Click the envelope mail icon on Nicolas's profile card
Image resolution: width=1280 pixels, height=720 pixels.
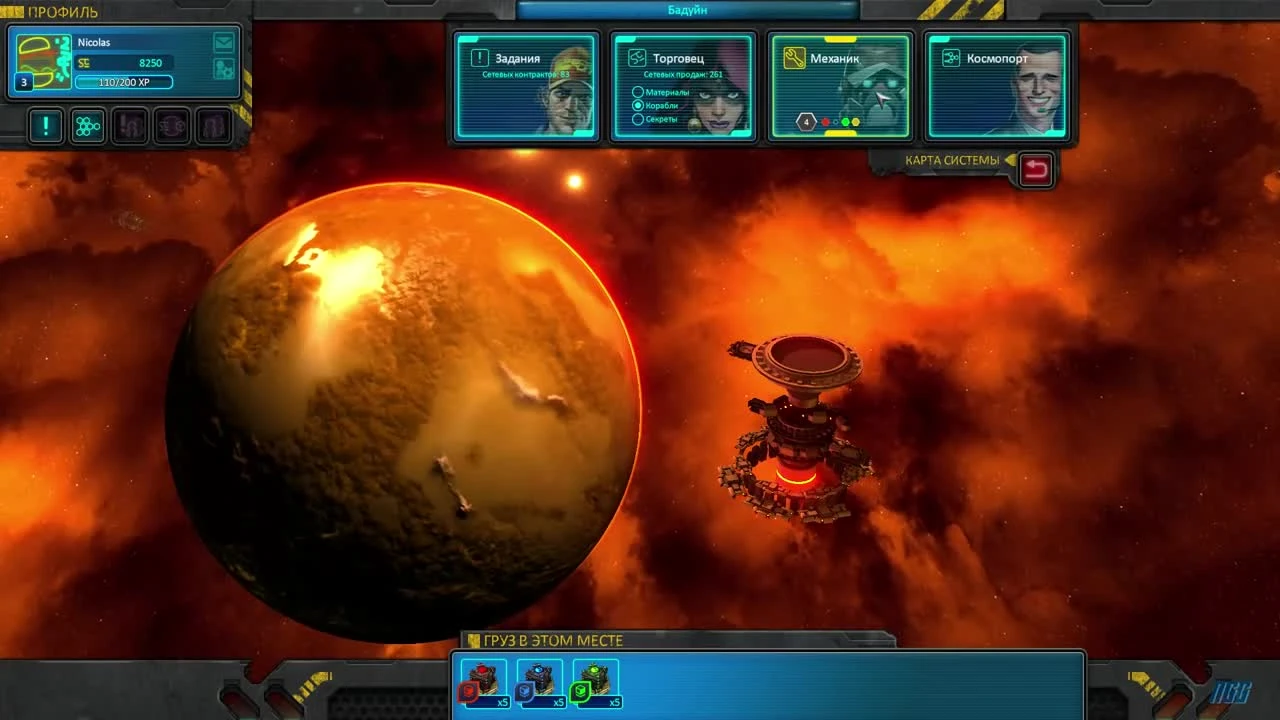pyautogui.click(x=224, y=42)
